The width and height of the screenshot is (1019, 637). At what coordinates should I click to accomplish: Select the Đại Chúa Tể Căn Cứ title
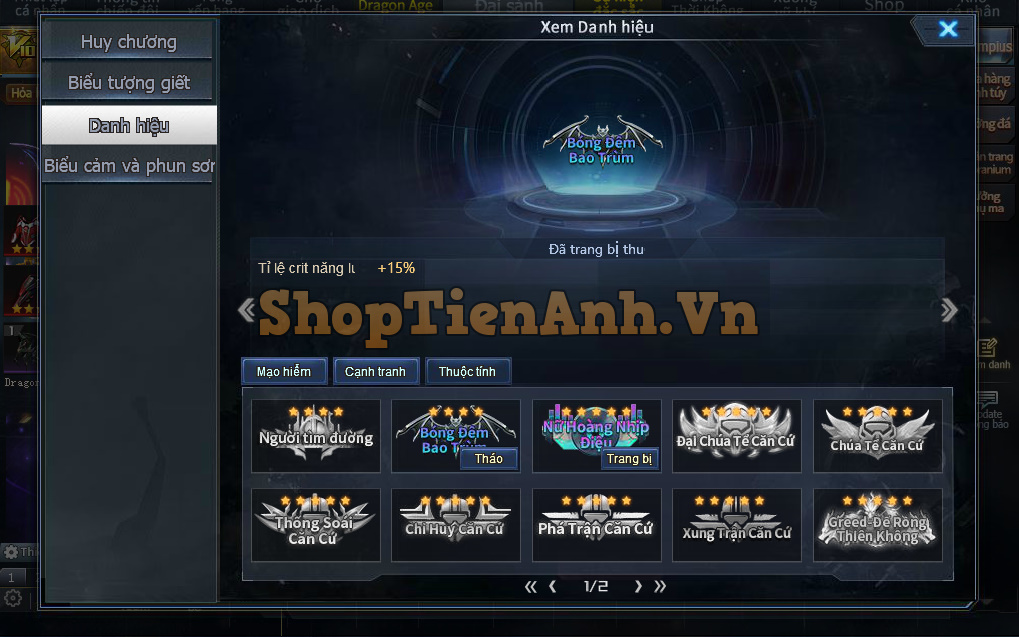[x=736, y=436]
